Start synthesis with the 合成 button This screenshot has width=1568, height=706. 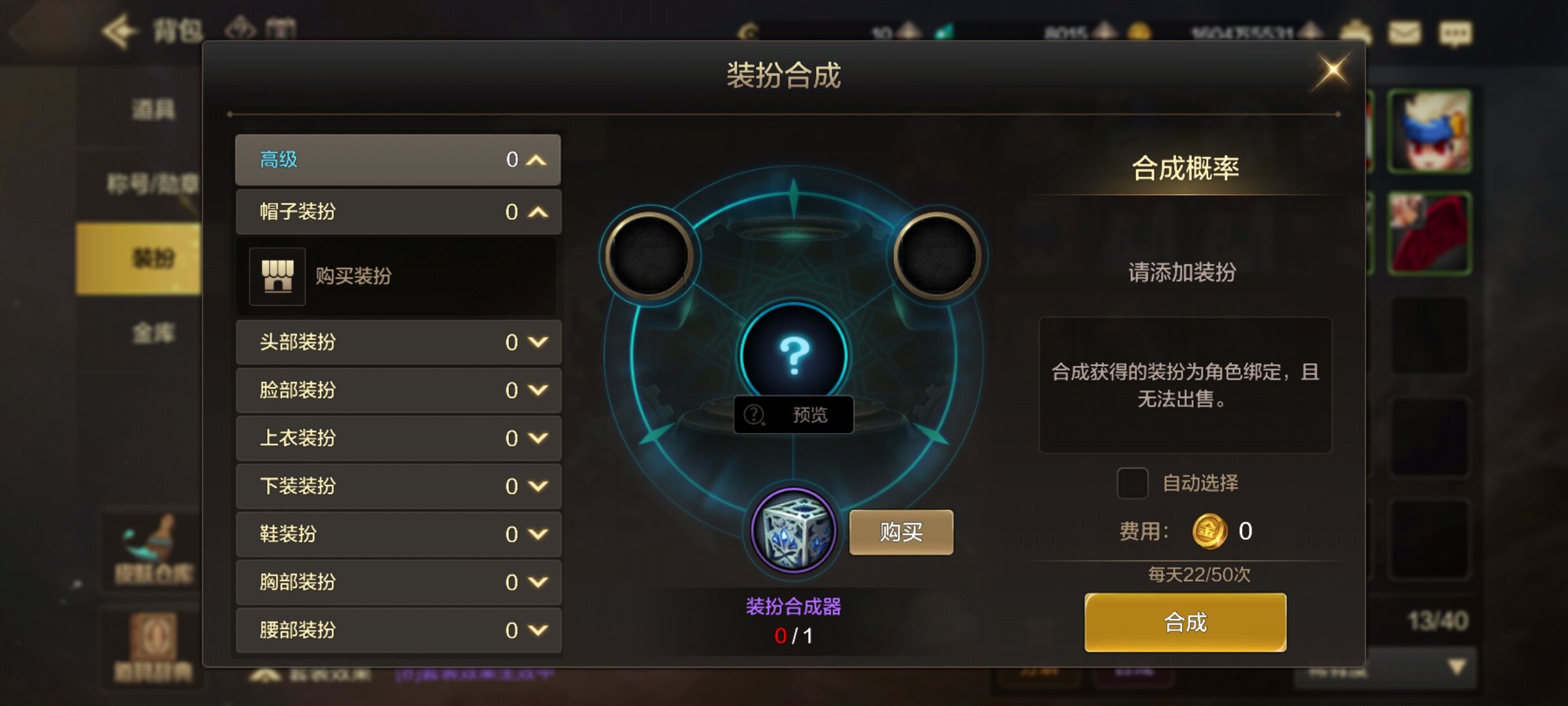1185,622
